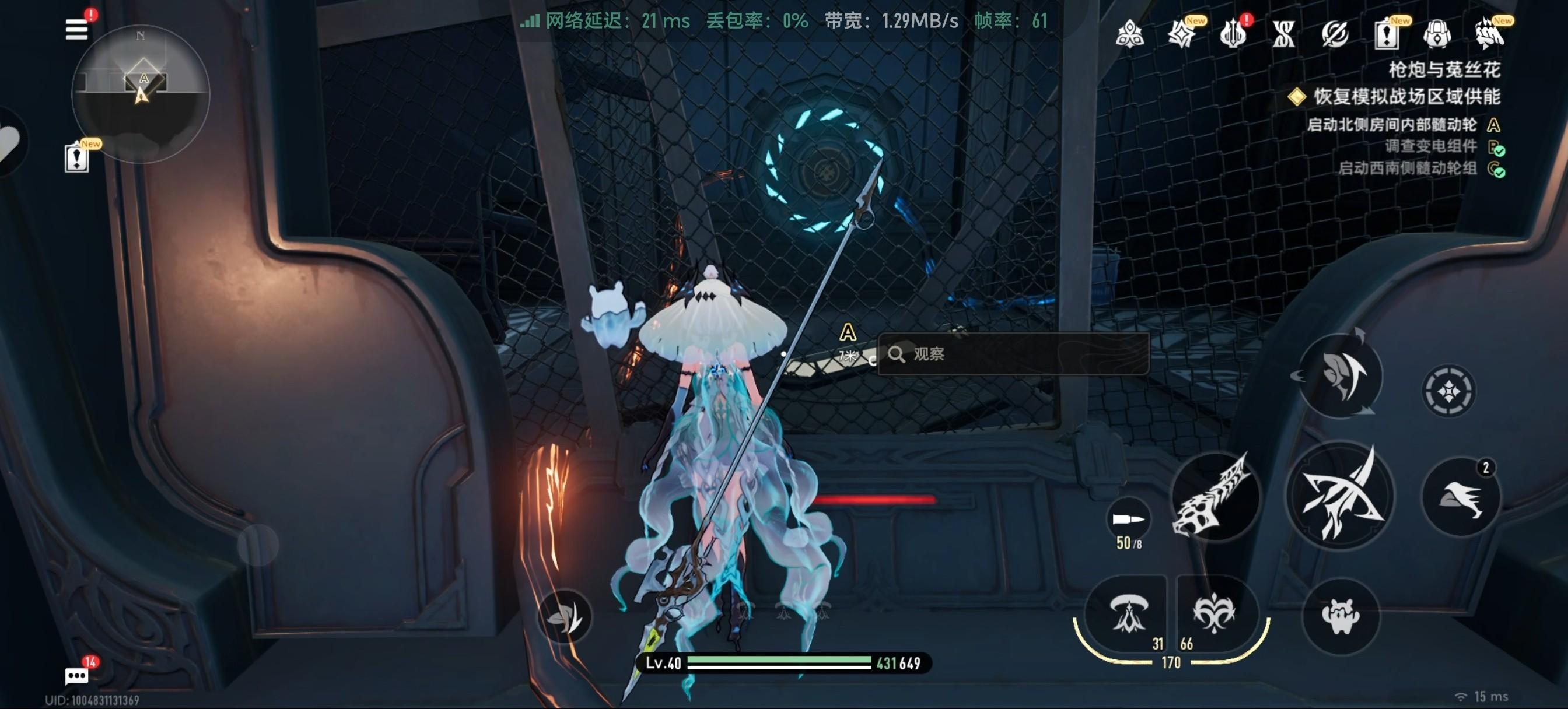Open the sword crest icon with red alert
This screenshot has width=1568, height=709.
[1233, 34]
